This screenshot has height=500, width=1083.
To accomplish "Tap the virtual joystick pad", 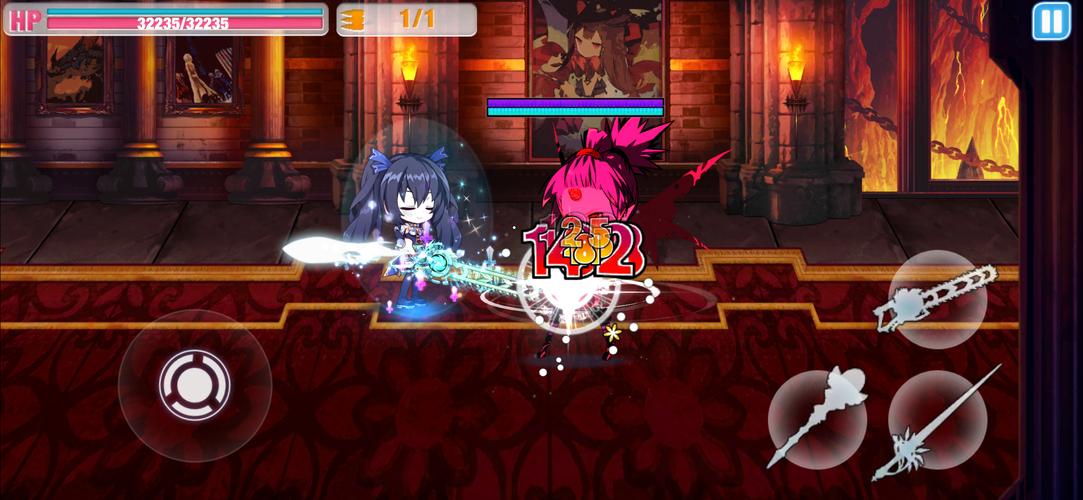I will pos(194,384).
